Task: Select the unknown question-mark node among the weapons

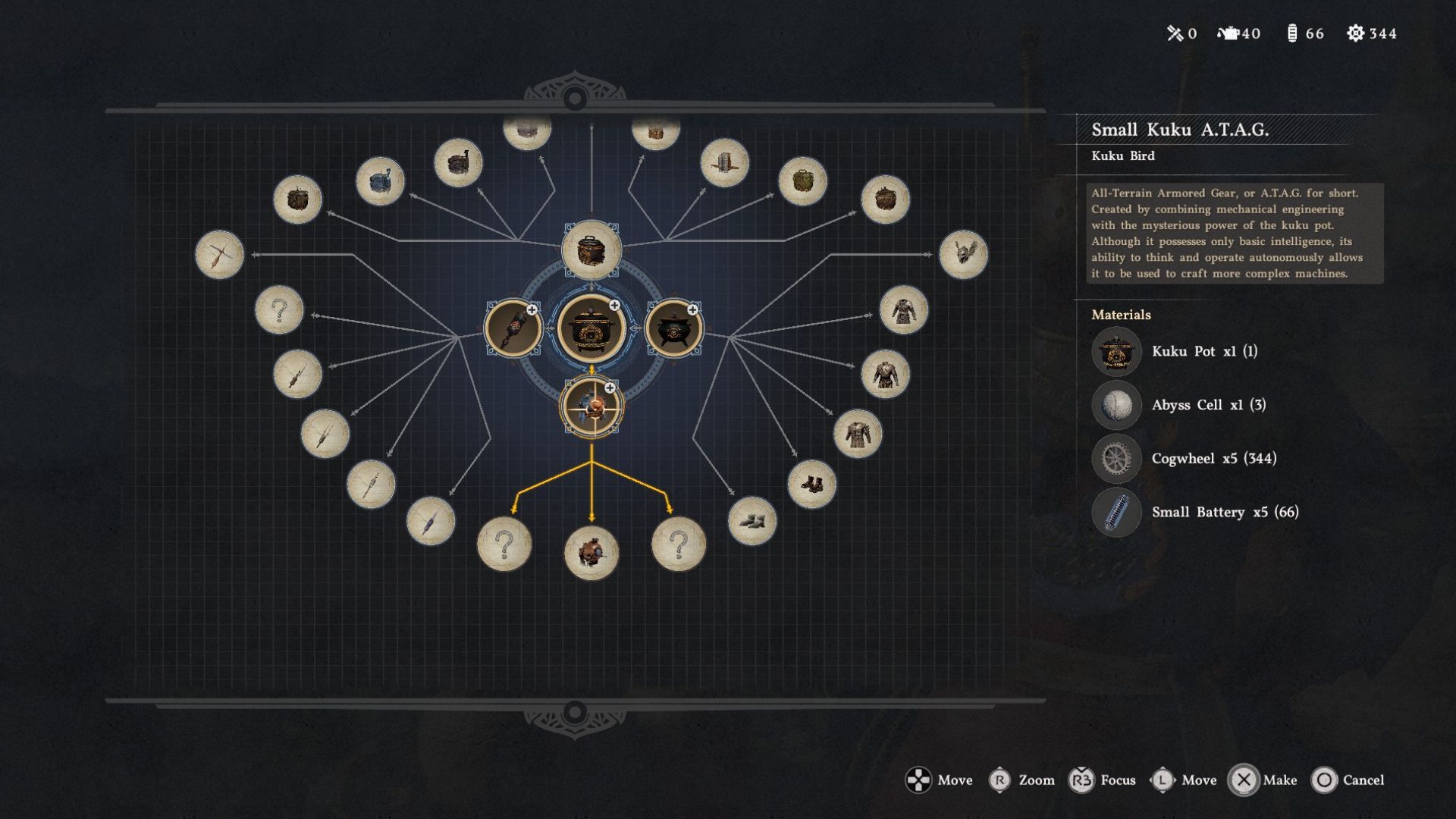Action: tap(279, 310)
